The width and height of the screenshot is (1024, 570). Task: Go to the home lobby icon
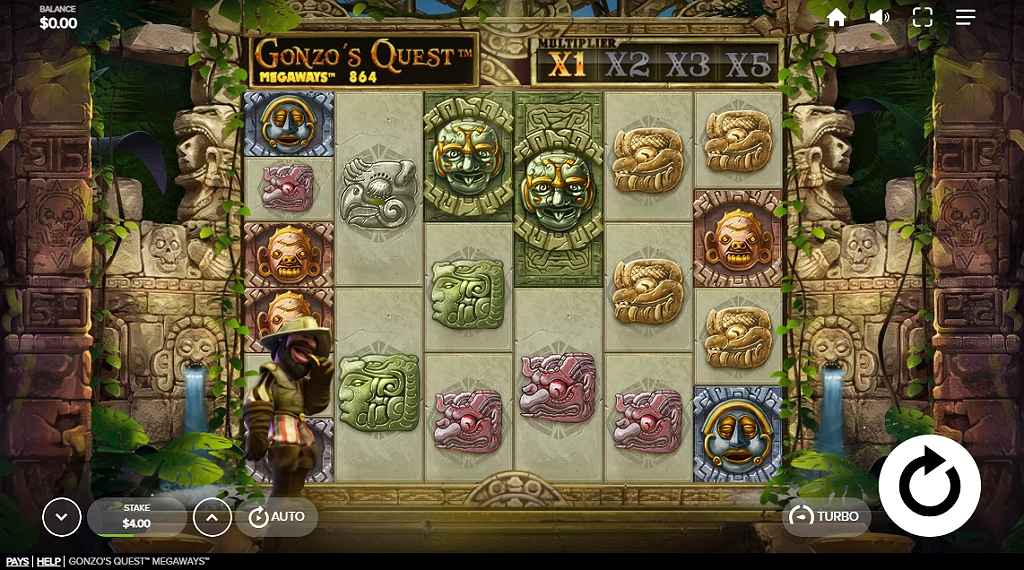pyautogui.click(x=837, y=17)
